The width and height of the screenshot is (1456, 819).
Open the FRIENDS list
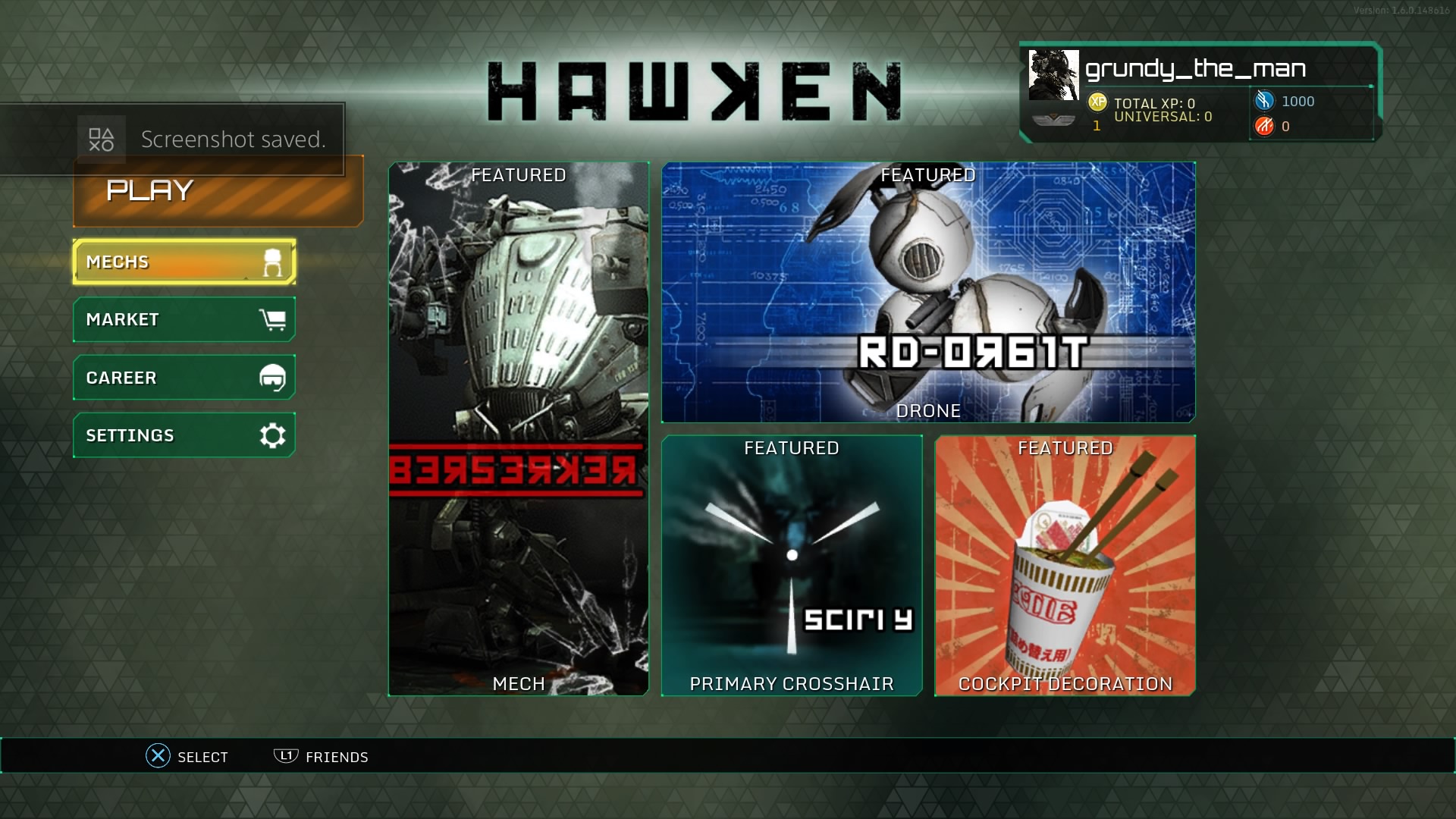point(337,756)
